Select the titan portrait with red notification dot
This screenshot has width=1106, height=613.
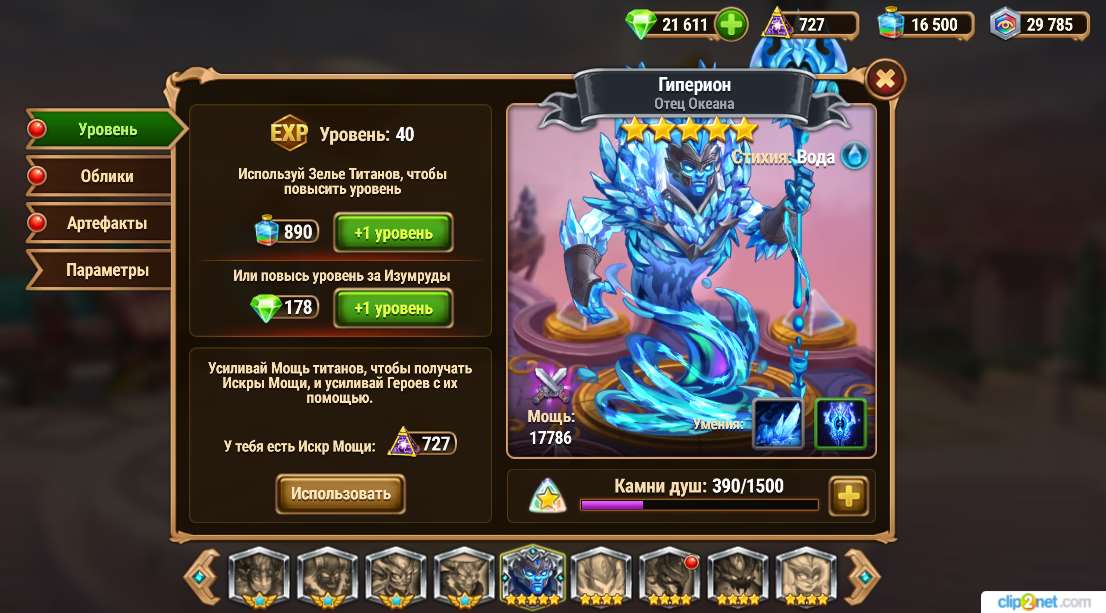tap(669, 575)
